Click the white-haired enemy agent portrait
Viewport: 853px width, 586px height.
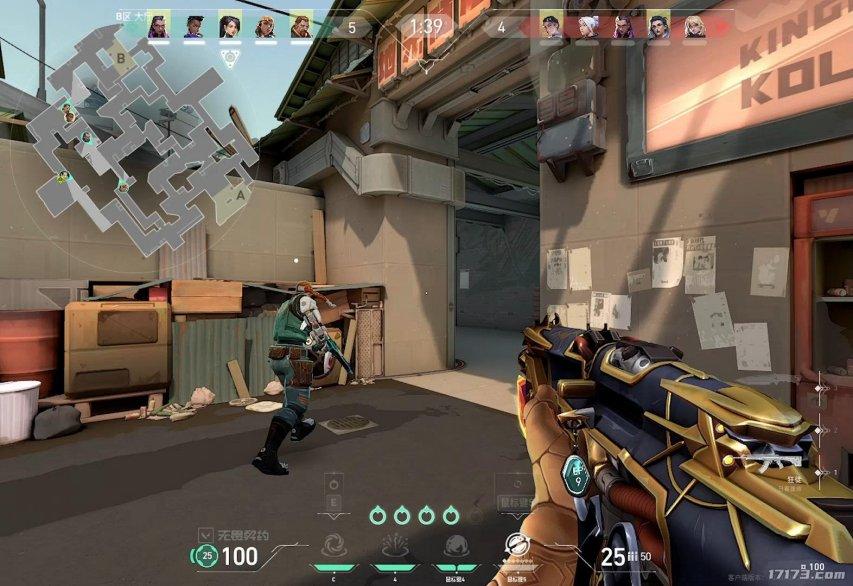(x=585, y=27)
